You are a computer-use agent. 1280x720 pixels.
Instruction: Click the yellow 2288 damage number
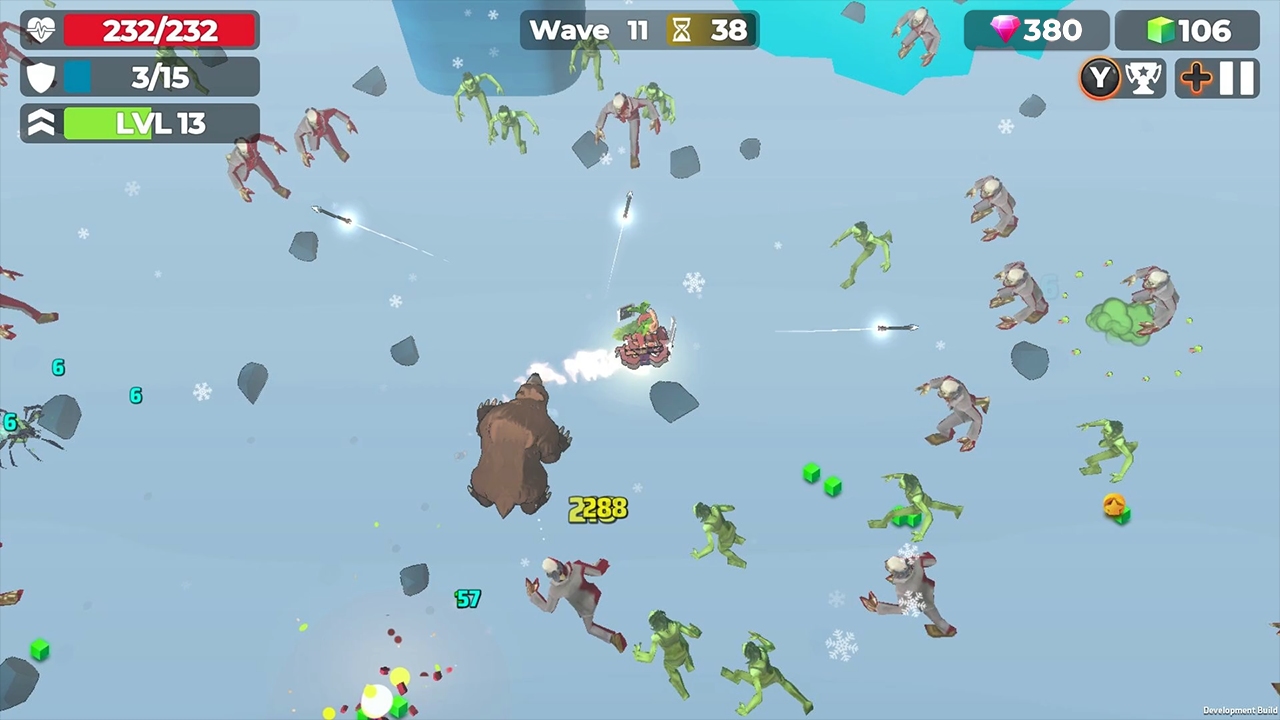(x=597, y=510)
